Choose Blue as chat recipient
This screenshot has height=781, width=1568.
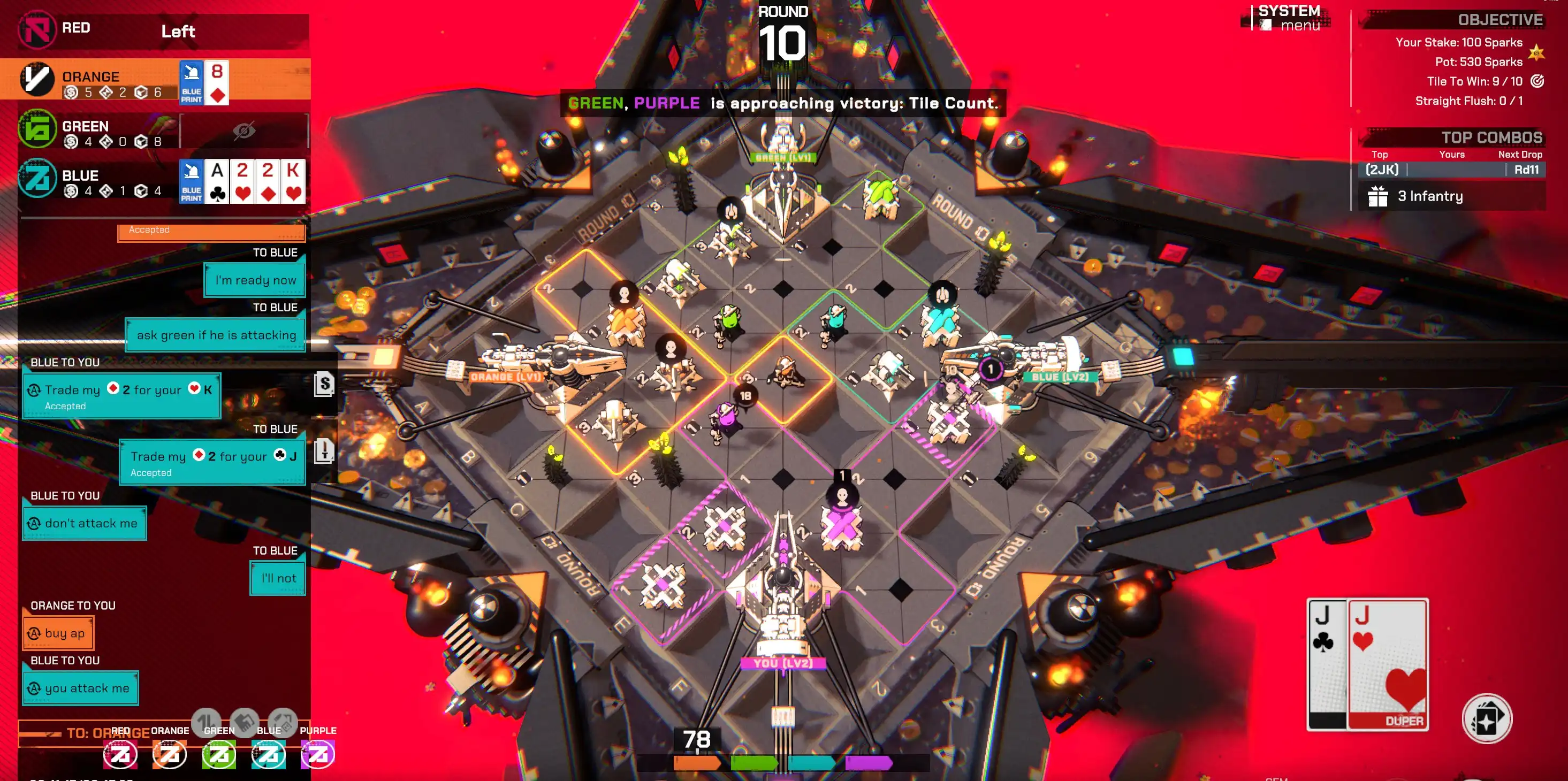click(269, 754)
